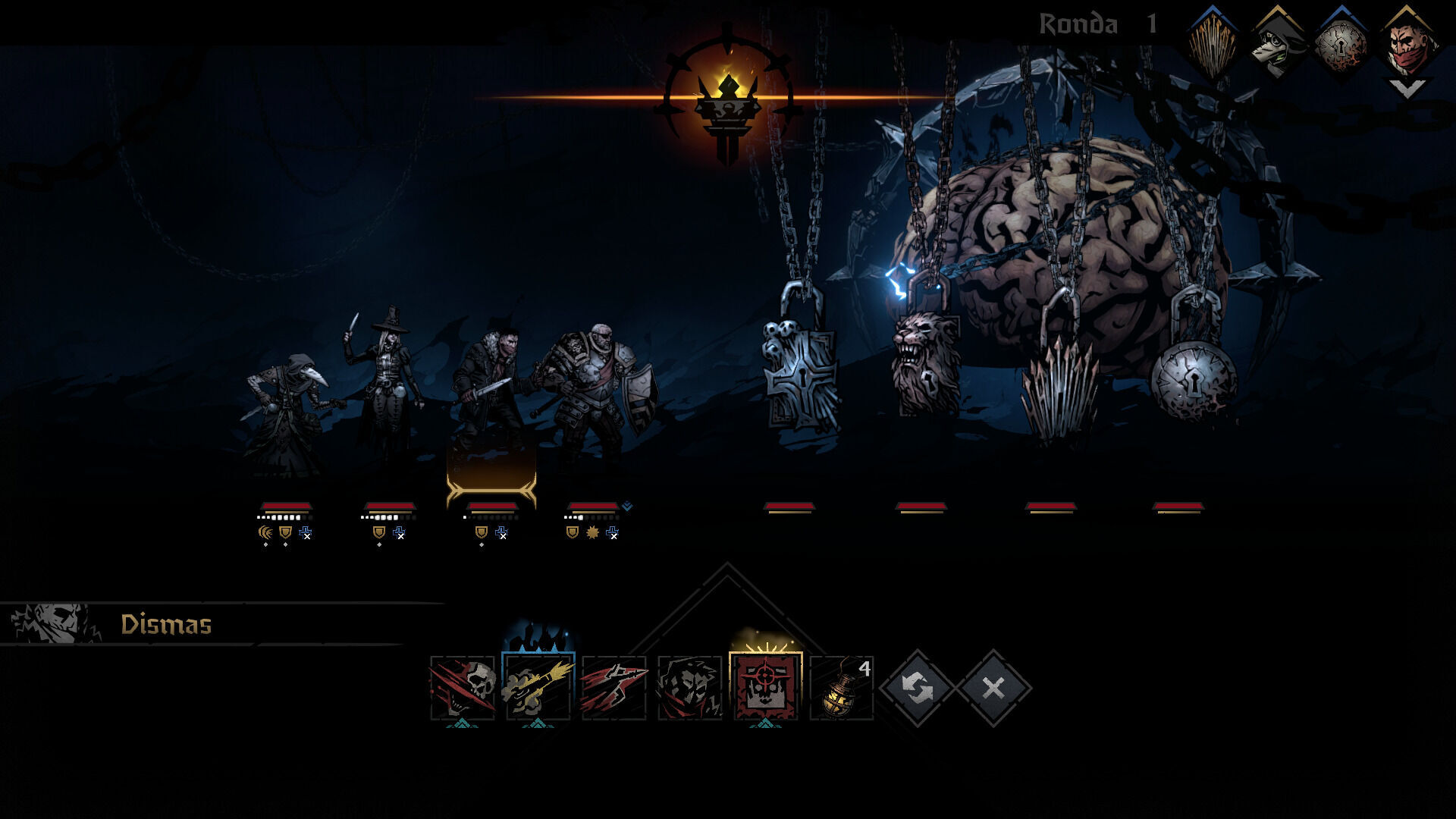The image size is (1456, 819).
Task: Open Dismas's character portrait panel
Action: pyautogui.click(x=55, y=623)
